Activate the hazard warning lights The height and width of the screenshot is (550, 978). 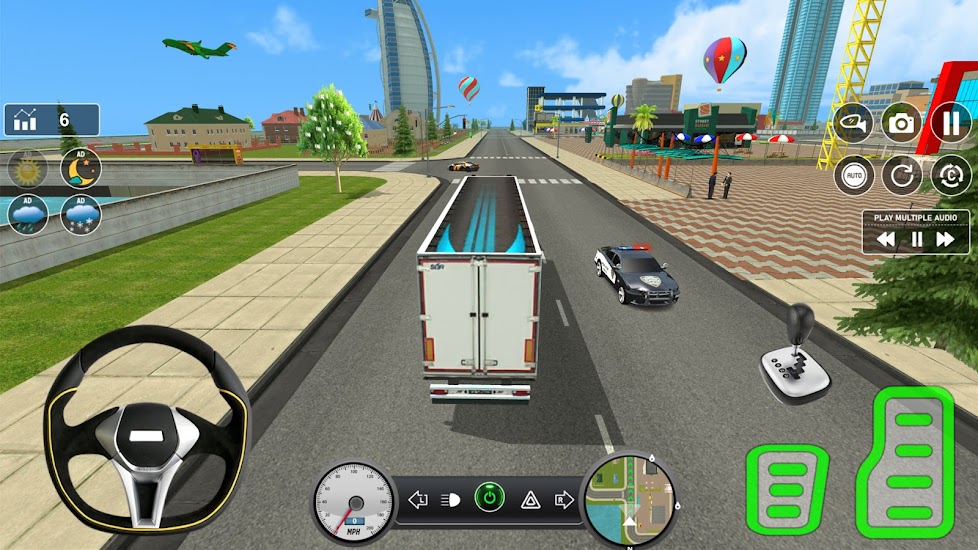(530, 499)
